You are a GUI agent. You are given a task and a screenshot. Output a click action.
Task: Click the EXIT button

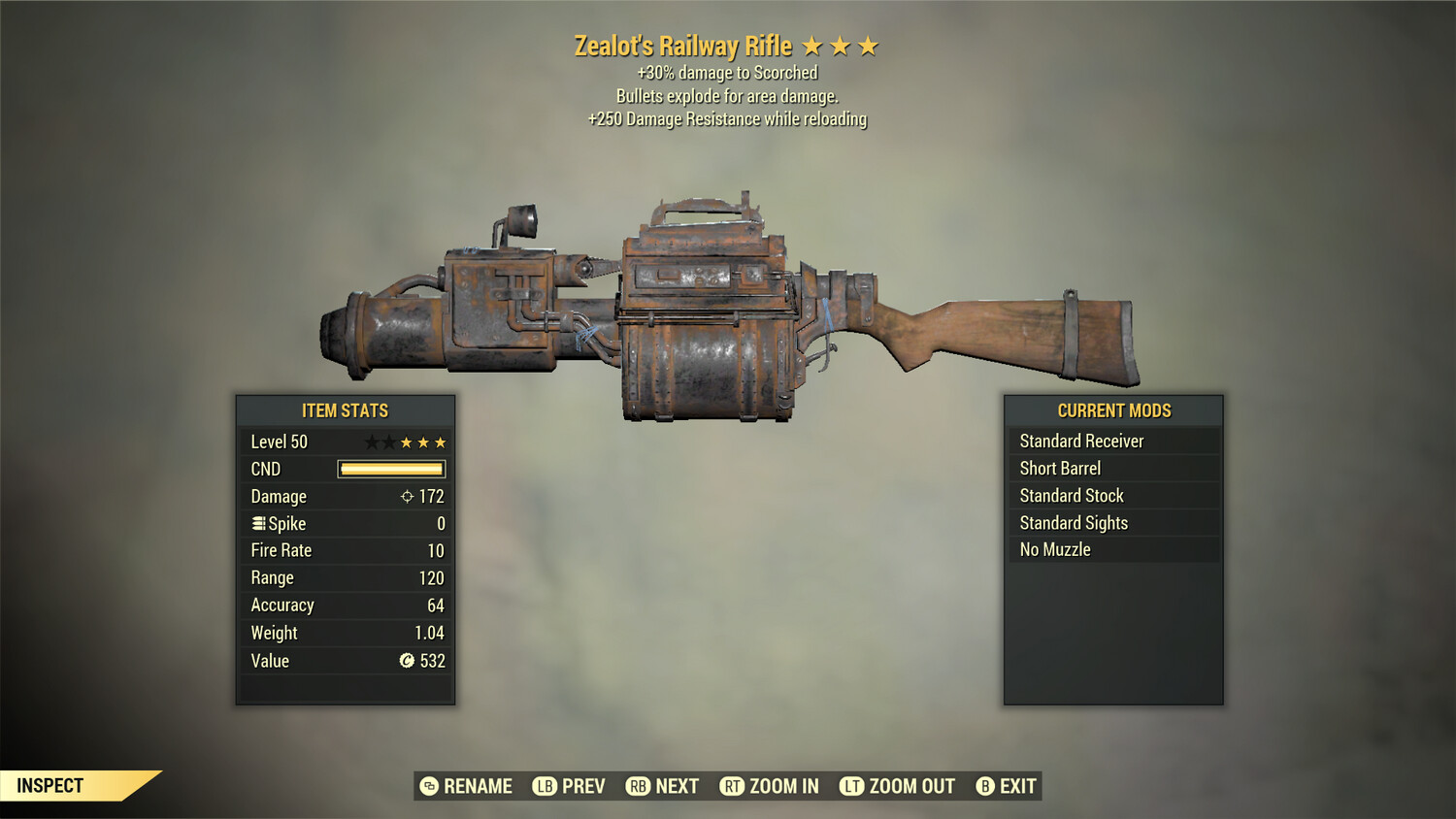[1016, 786]
